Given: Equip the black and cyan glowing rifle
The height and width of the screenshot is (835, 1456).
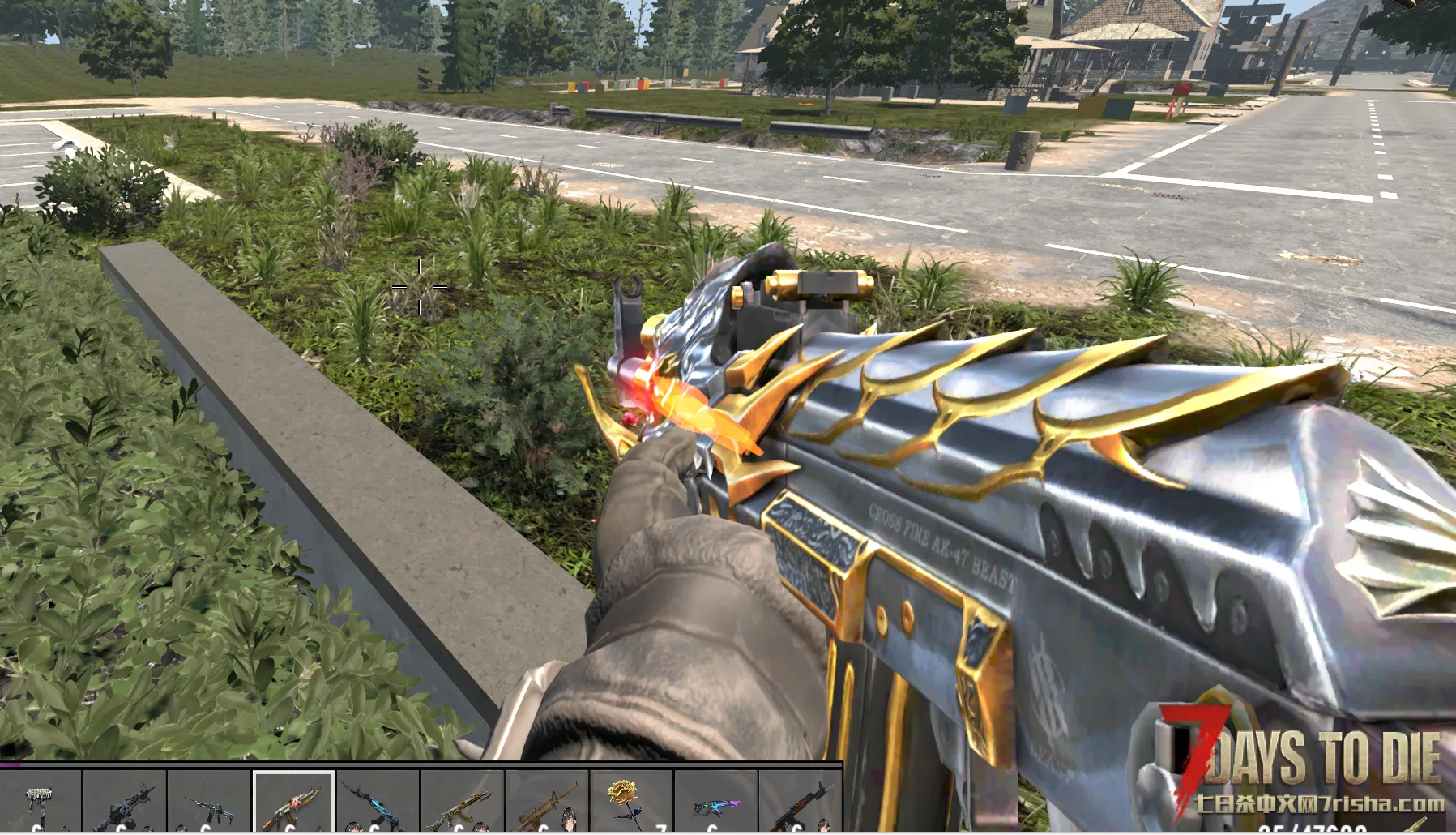Looking at the screenshot, I should tap(378, 803).
